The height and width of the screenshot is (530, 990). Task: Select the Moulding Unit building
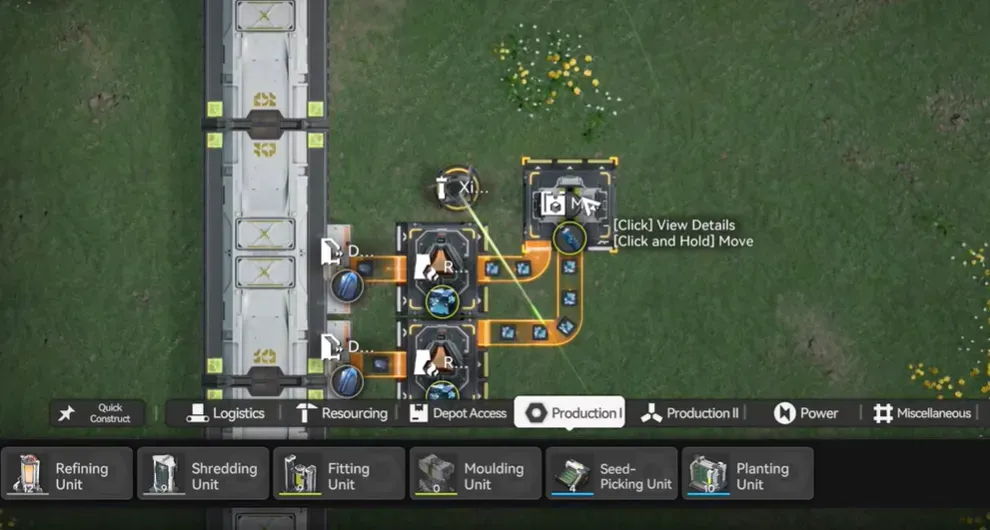476,474
